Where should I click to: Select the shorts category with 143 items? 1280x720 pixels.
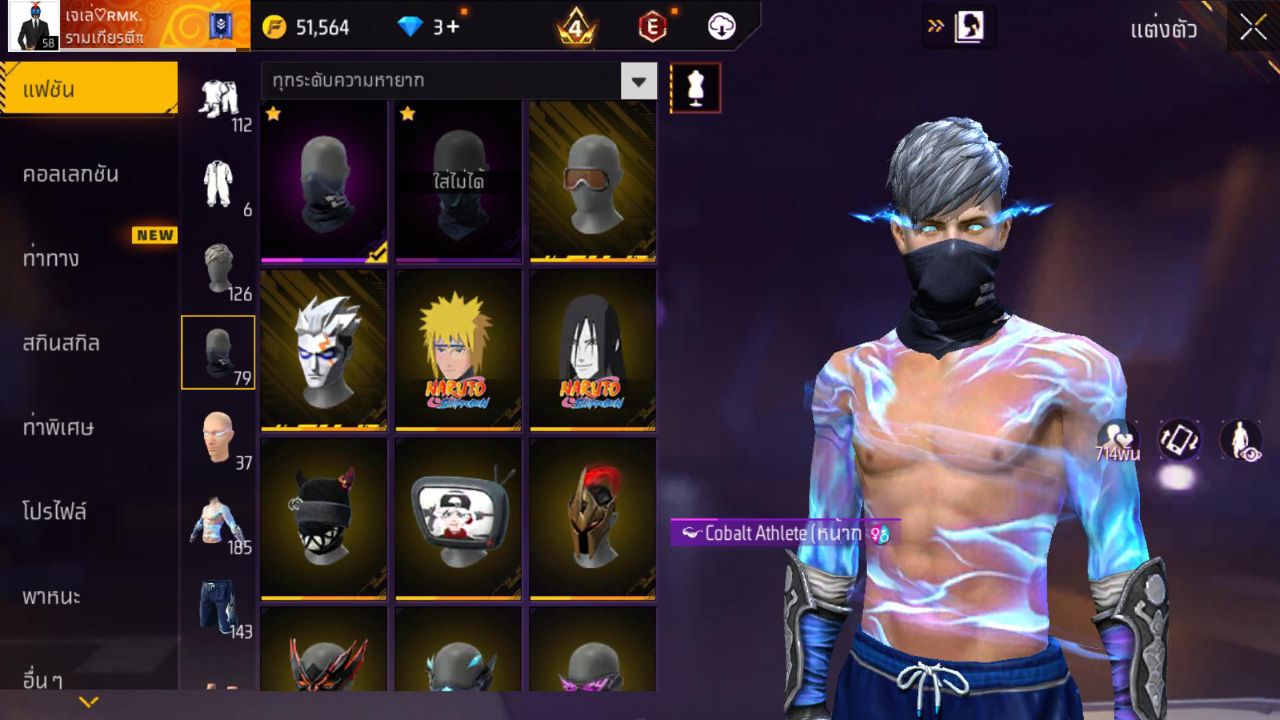point(219,608)
